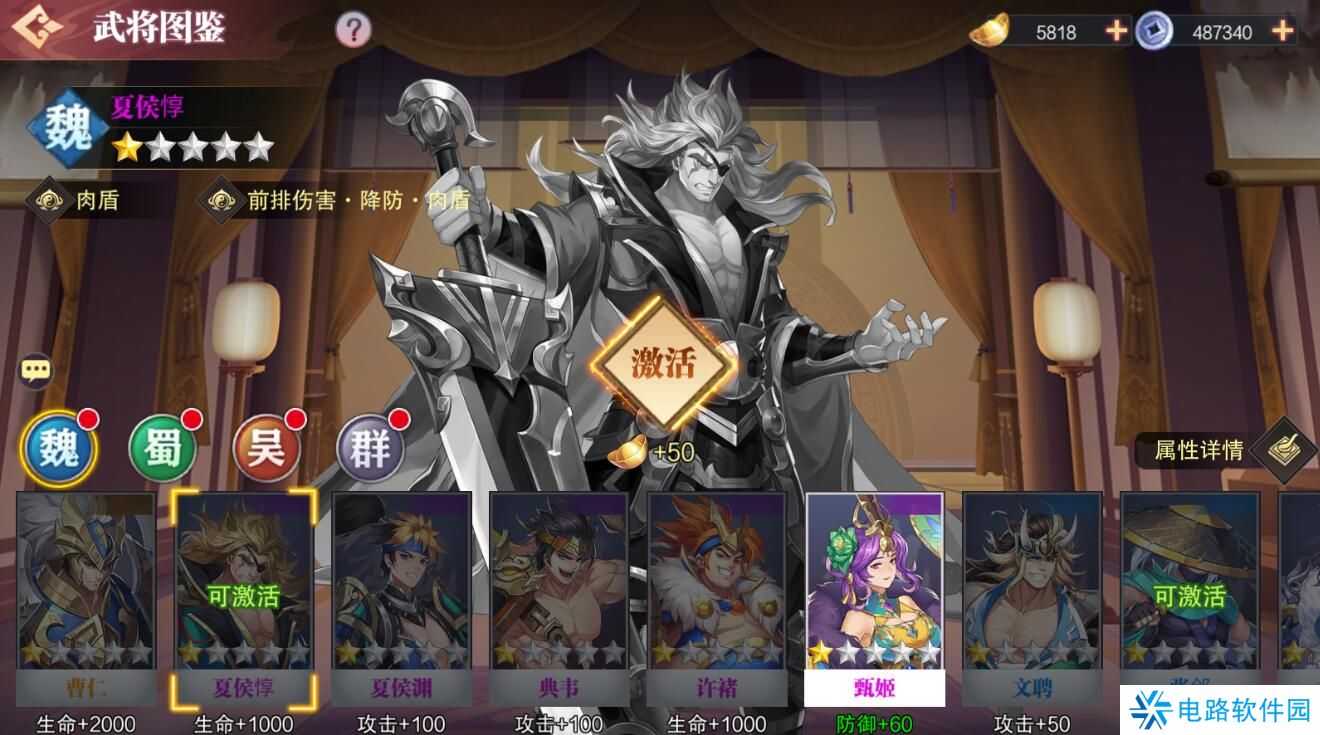Screen dimensions: 1320x735
Task: Click the first star in Xiahou Dun's rating
Action: pyautogui.click(x=125, y=146)
